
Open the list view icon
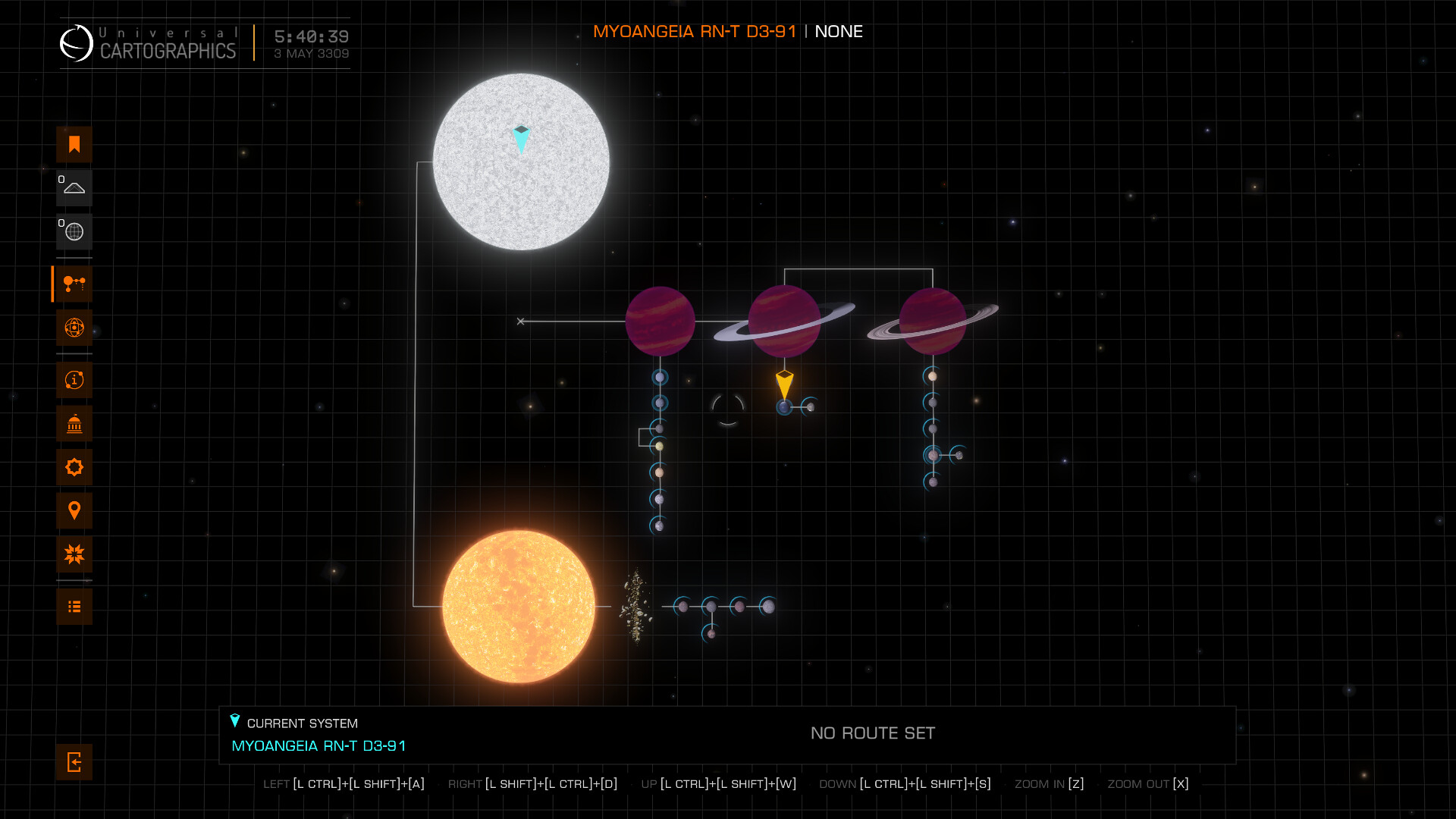(74, 607)
